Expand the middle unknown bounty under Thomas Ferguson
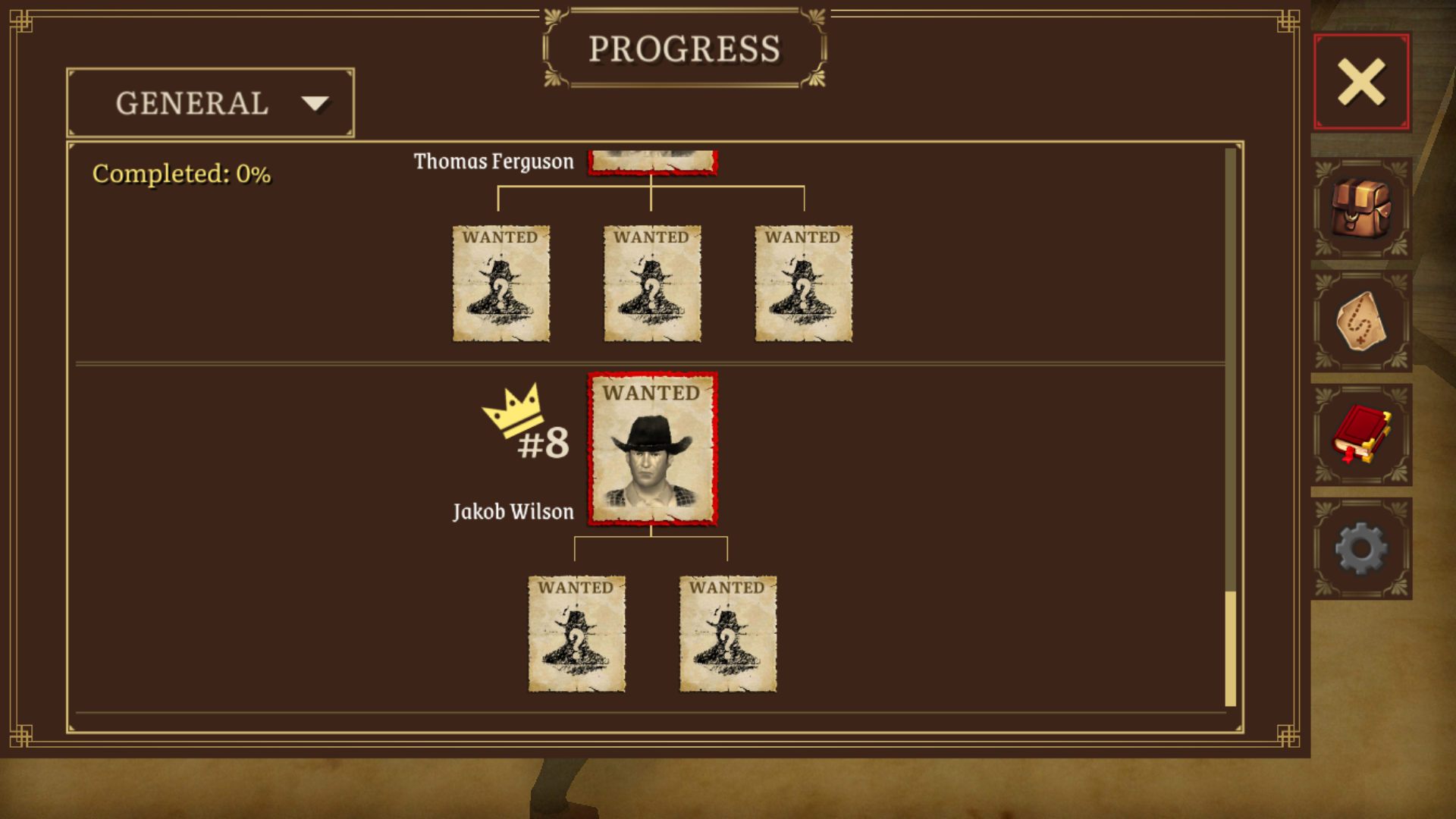This screenshot has width=1456, height=819. coord(651,283)
